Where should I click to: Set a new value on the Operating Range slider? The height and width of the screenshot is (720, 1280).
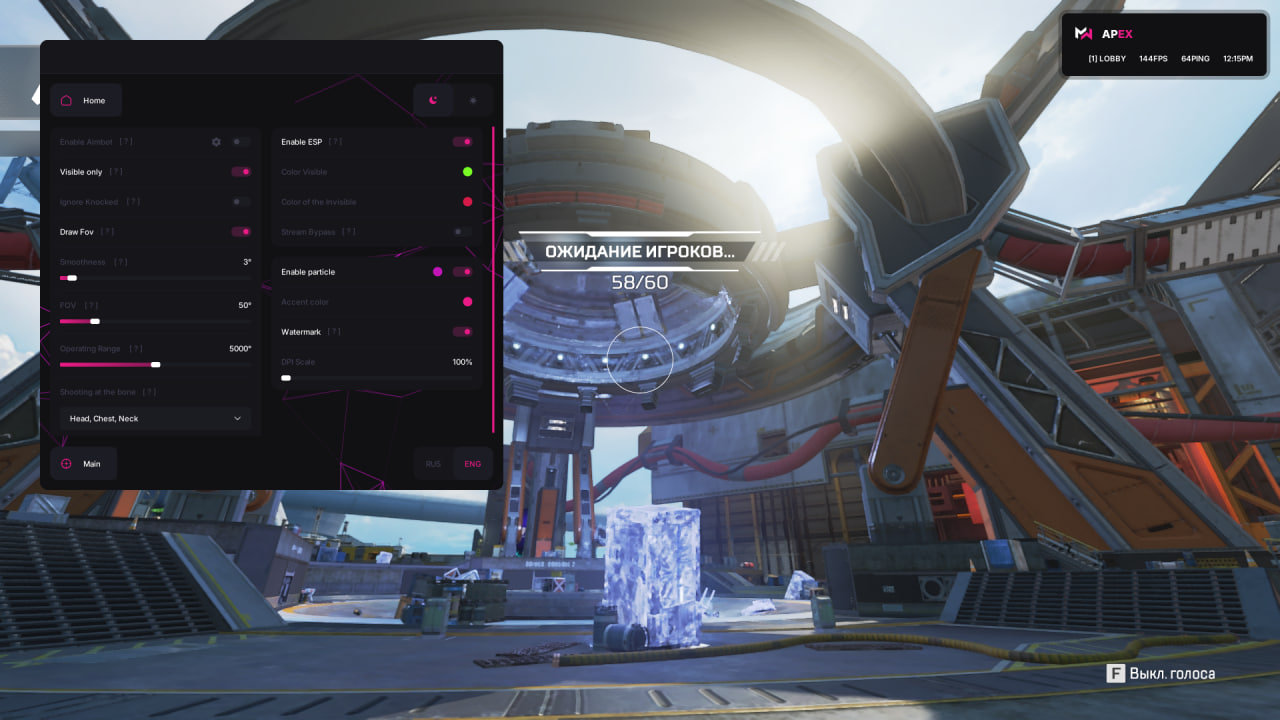(x=155, y=365)
